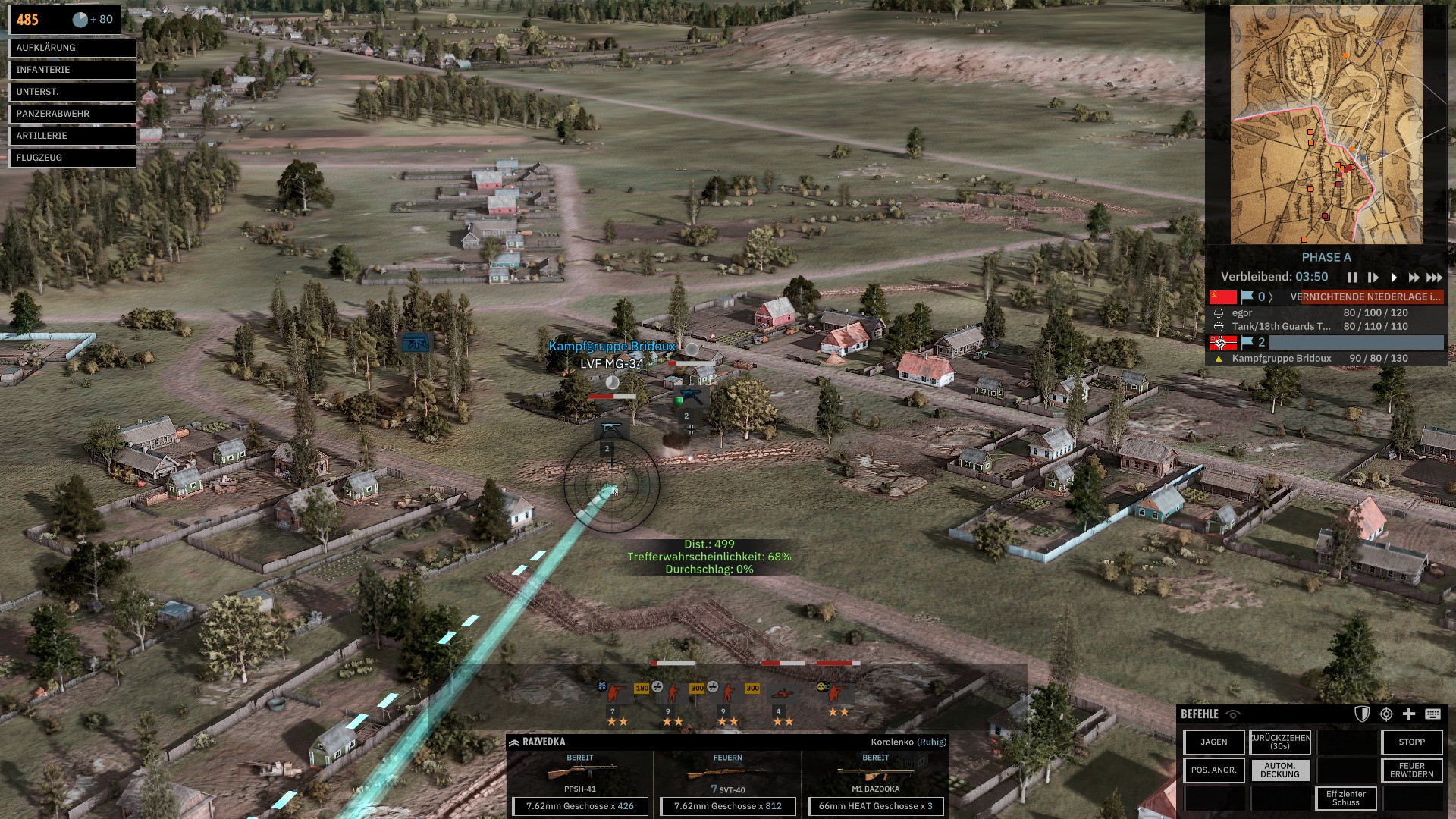
Task: Open the Artillerie category
Action: coord(72,136)
